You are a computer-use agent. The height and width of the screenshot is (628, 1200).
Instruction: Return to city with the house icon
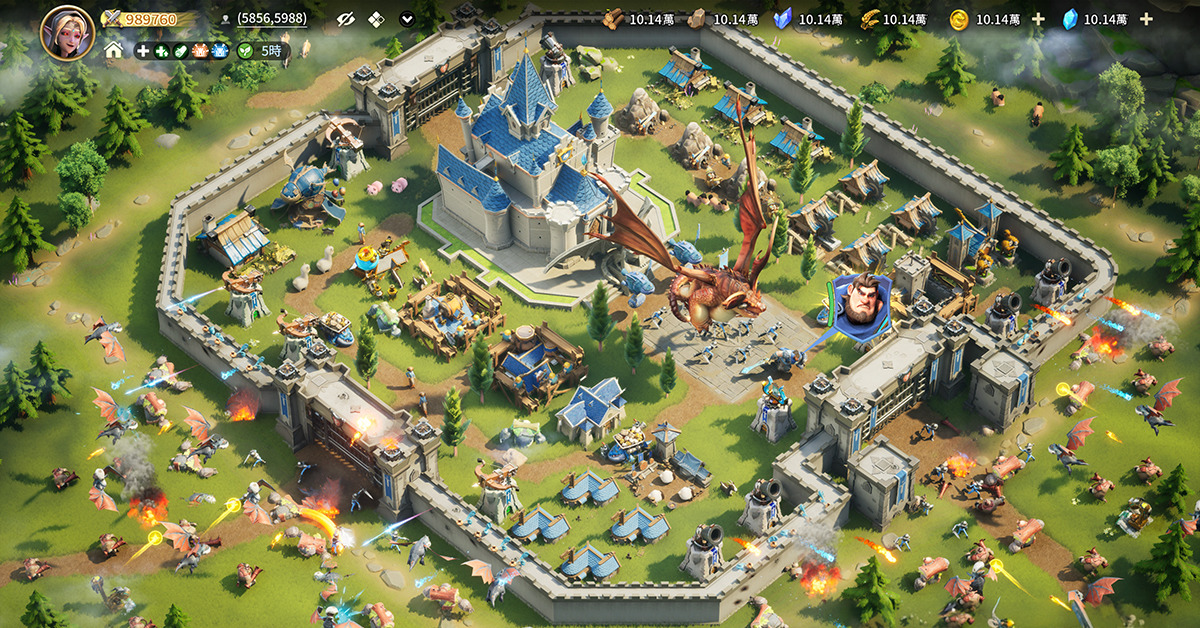tap(114, 50)
